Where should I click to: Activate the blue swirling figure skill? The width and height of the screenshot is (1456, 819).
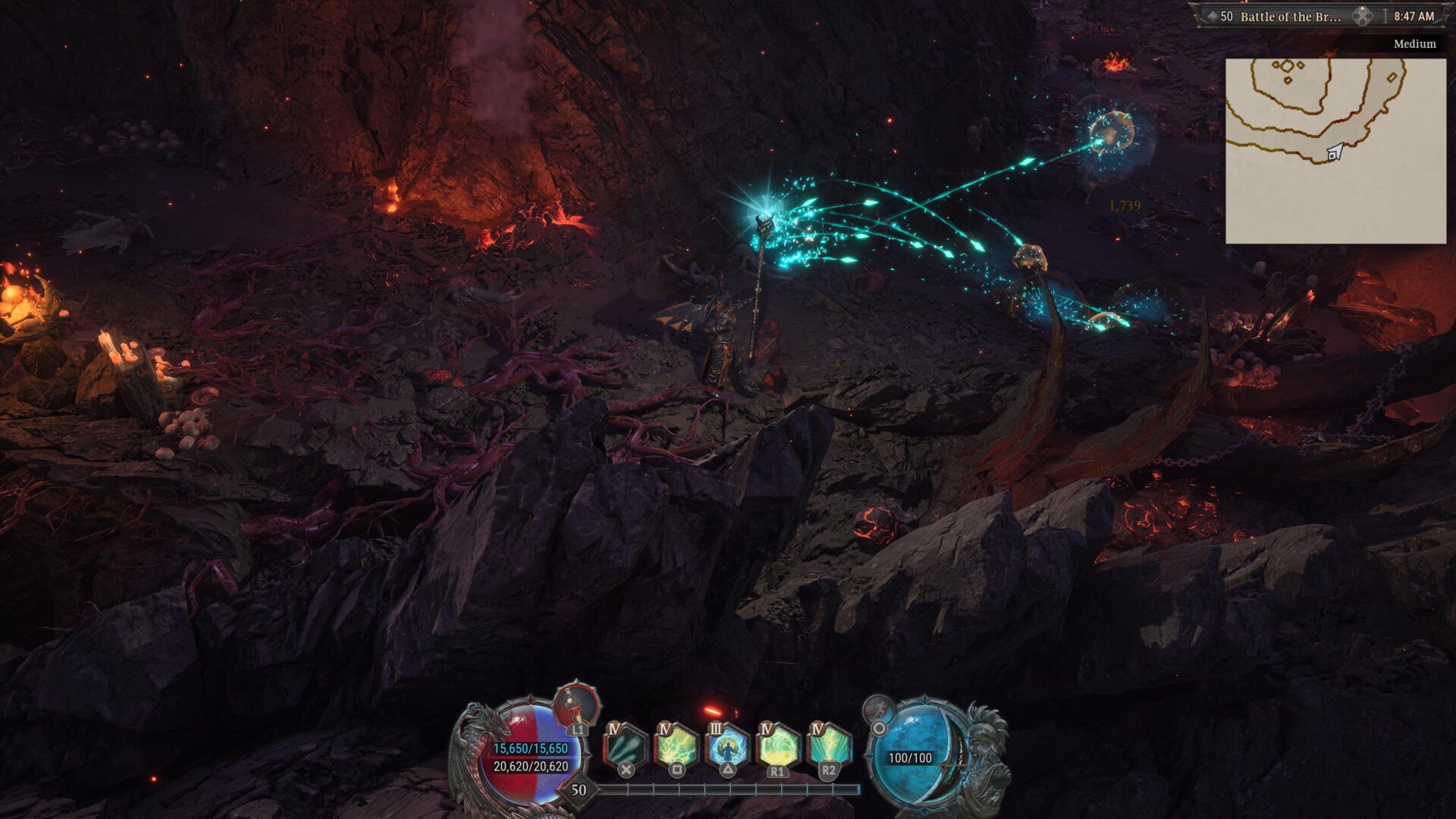[727, 747]
